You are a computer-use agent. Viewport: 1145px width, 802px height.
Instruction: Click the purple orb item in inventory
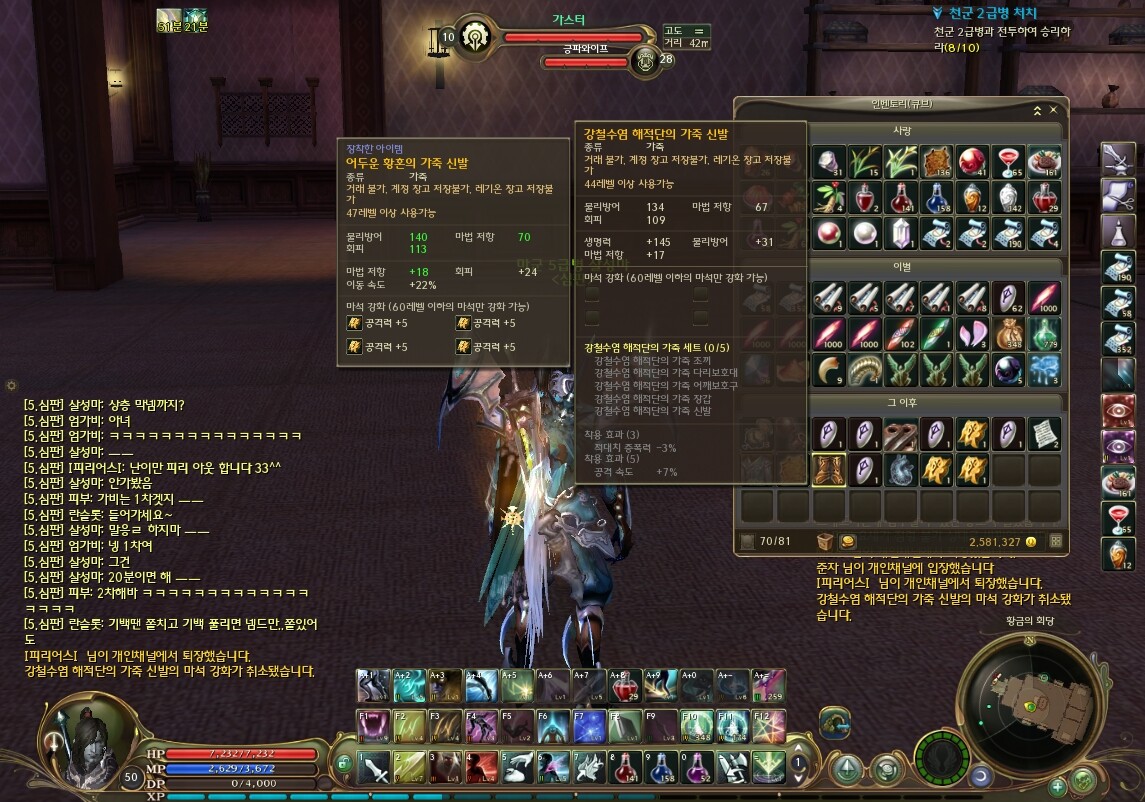tap(1008, 369)
